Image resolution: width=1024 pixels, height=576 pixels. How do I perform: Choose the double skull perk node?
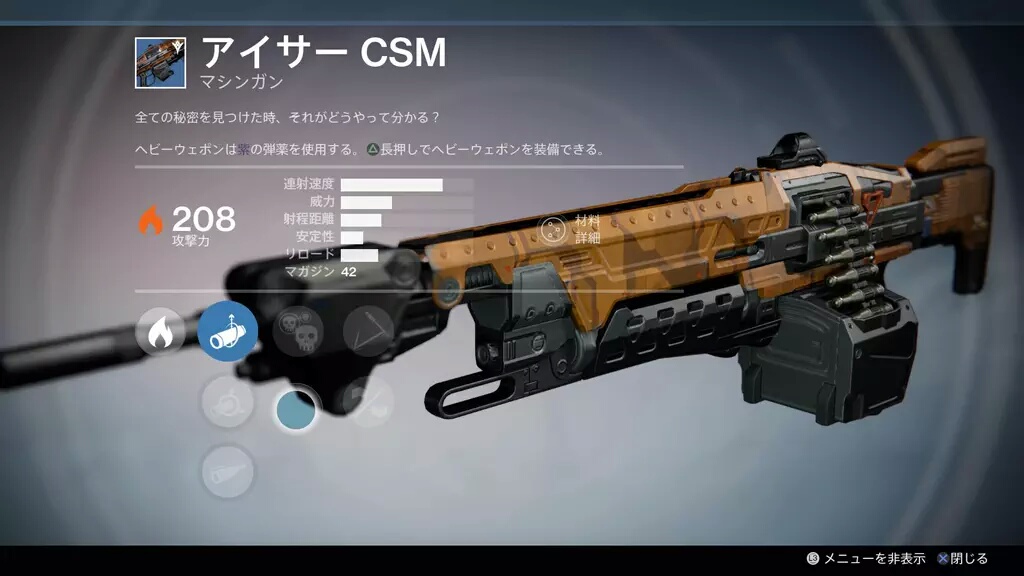pyautogui.click(x=298, y=332)
